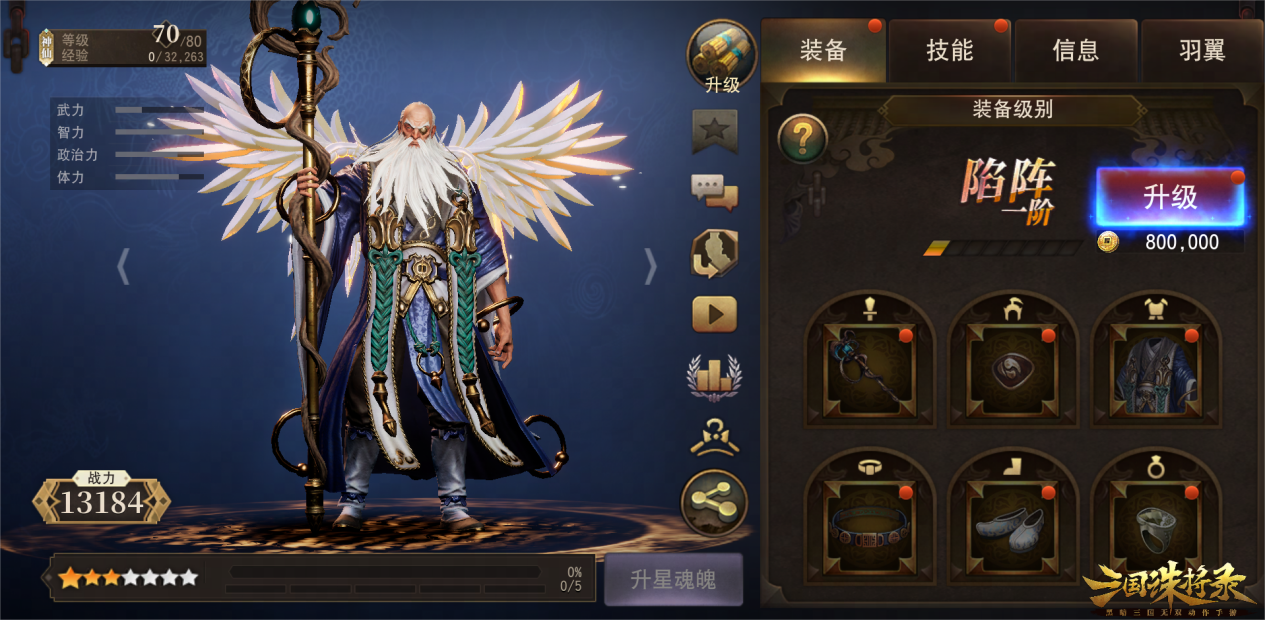Open the 技能 skills tab
The width and height of the screenshot is (1265, 620).
point(949,51)
